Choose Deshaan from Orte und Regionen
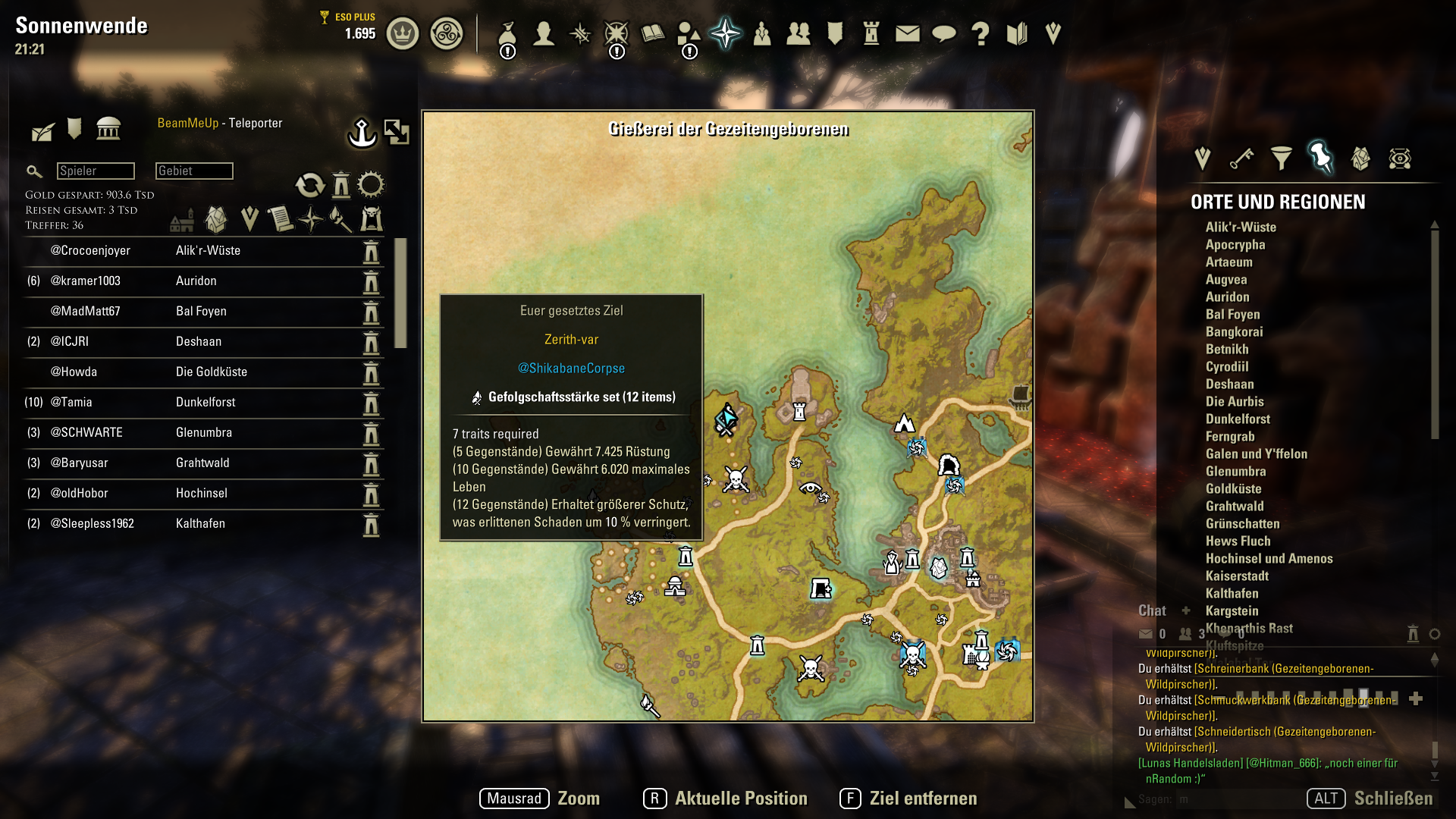This screenshot has height=819, width=1456. (x=1229, y=384)
